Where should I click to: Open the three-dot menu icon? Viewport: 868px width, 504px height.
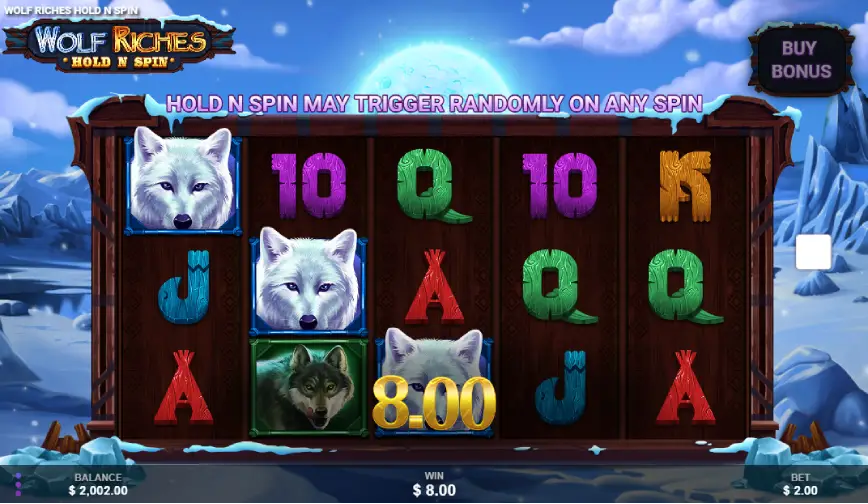(16, 484)
